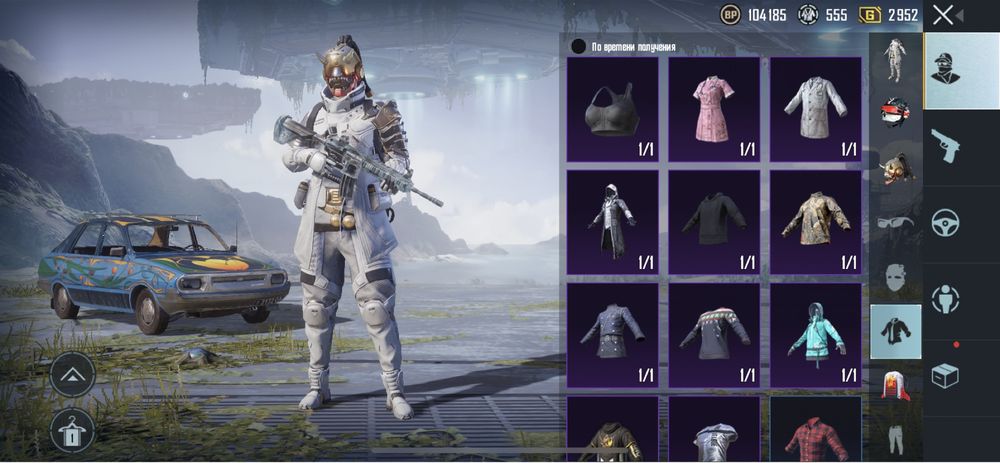Open the sunglasses eyewear subcategory
Viewport: 1000px width, 463px height.
pos(894,222)
